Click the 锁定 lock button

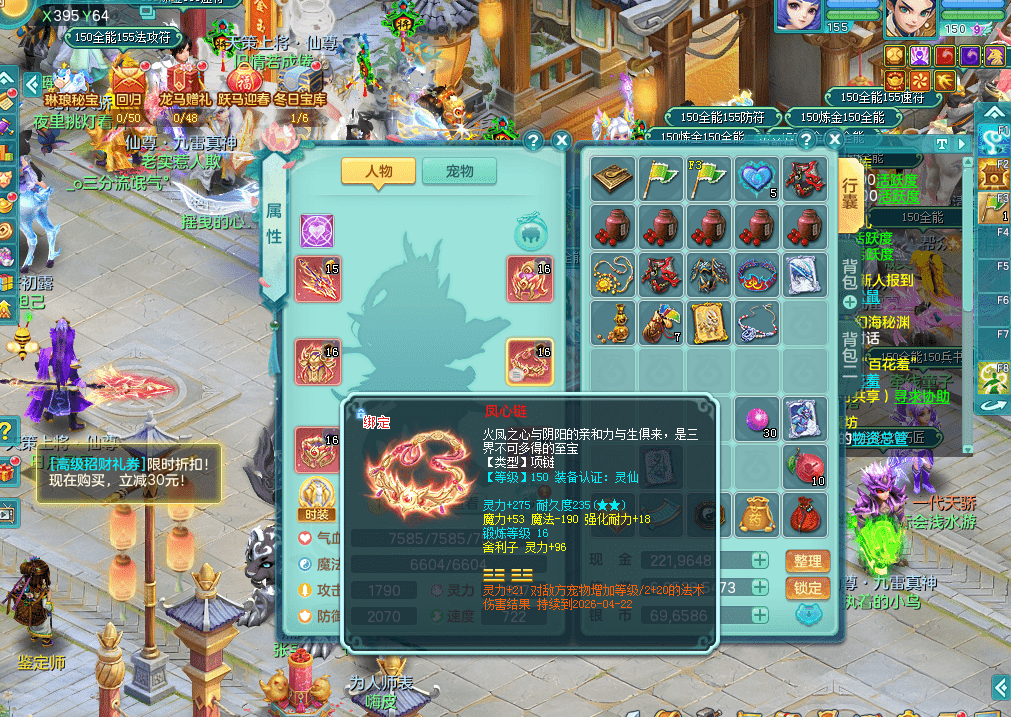(807, 588)
